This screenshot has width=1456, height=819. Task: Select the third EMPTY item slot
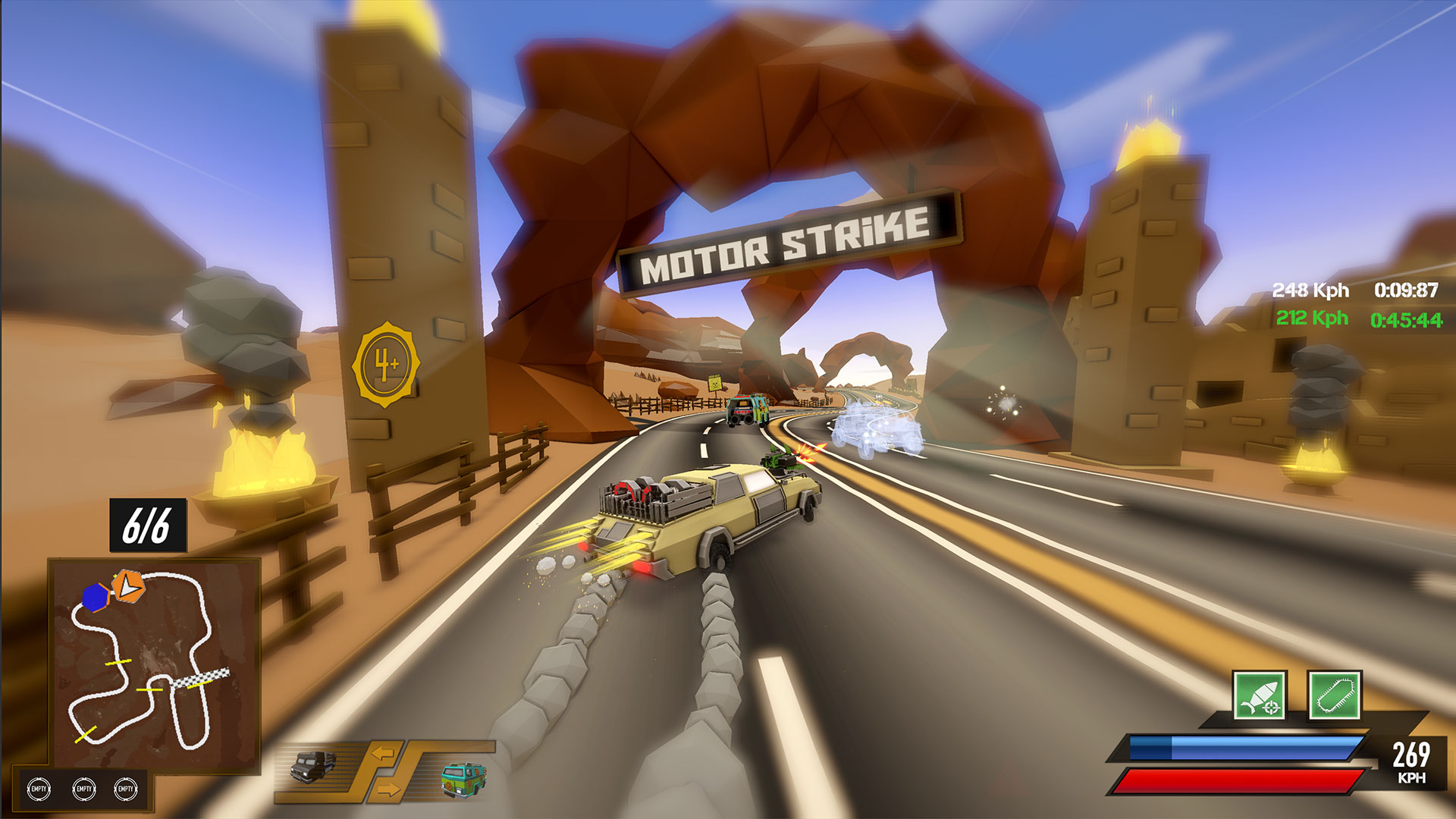[126, 787]
